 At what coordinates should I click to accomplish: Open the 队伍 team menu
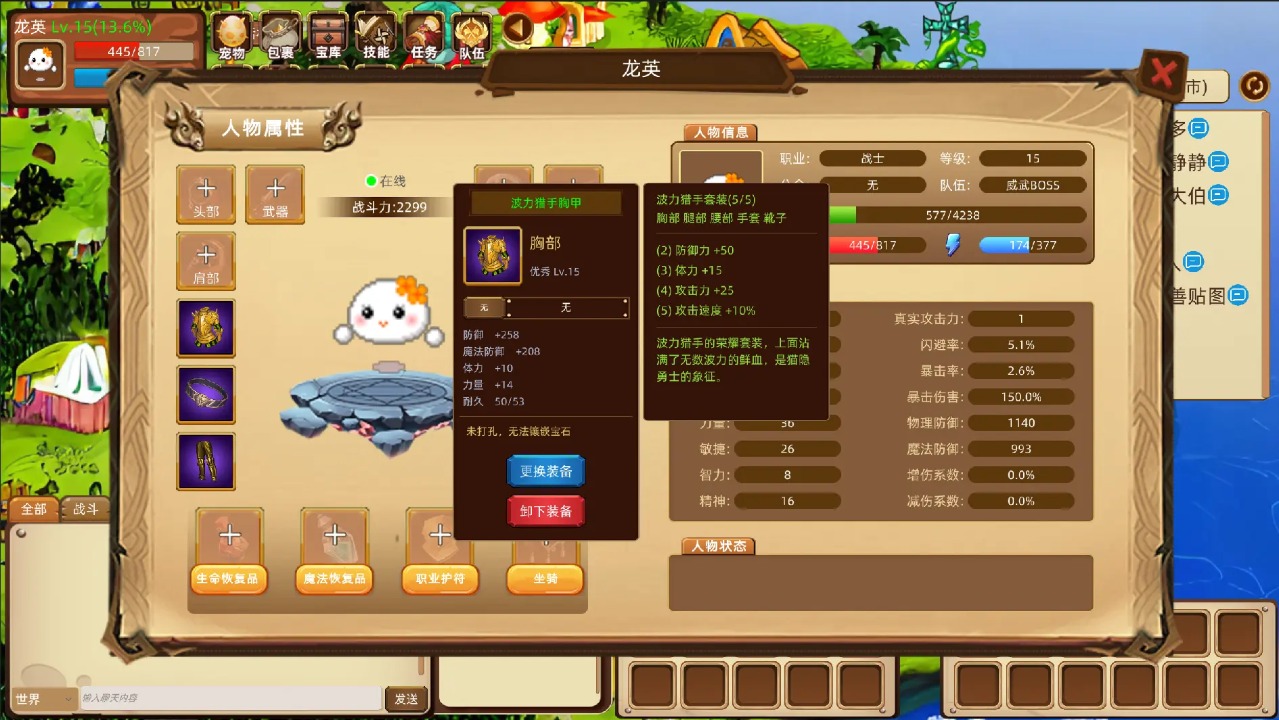coord(472,37)
